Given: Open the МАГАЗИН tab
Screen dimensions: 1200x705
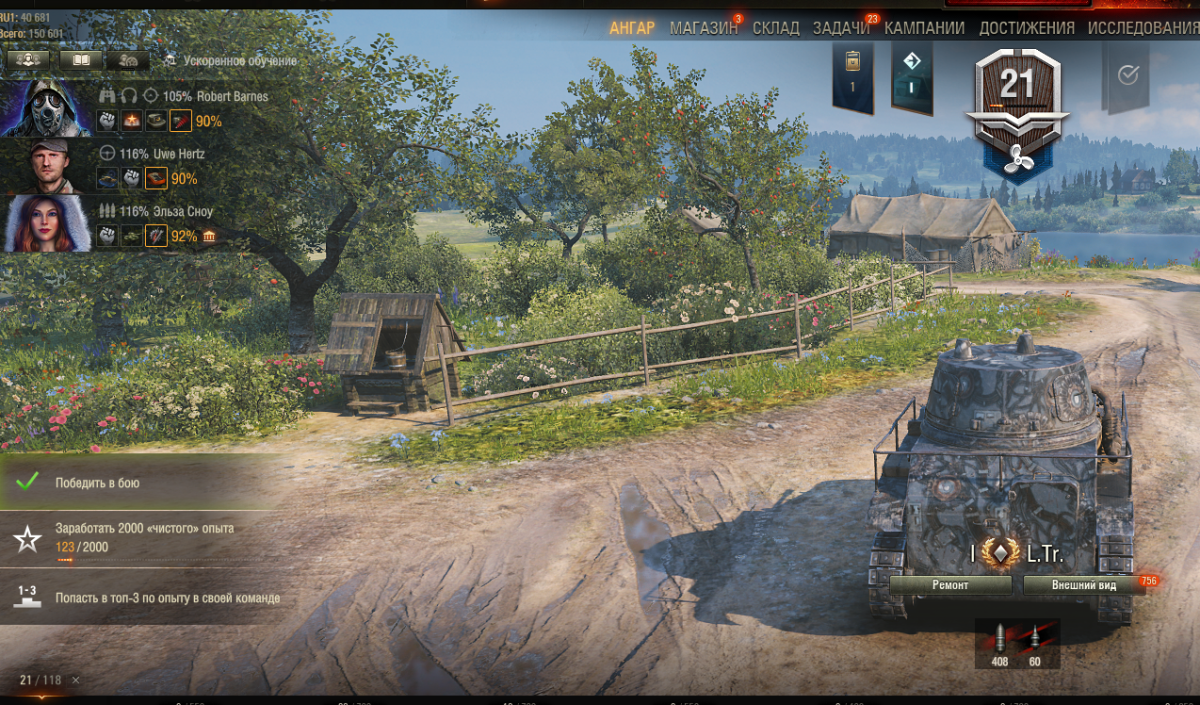Looking at the screenshot, I should (703, 28).
